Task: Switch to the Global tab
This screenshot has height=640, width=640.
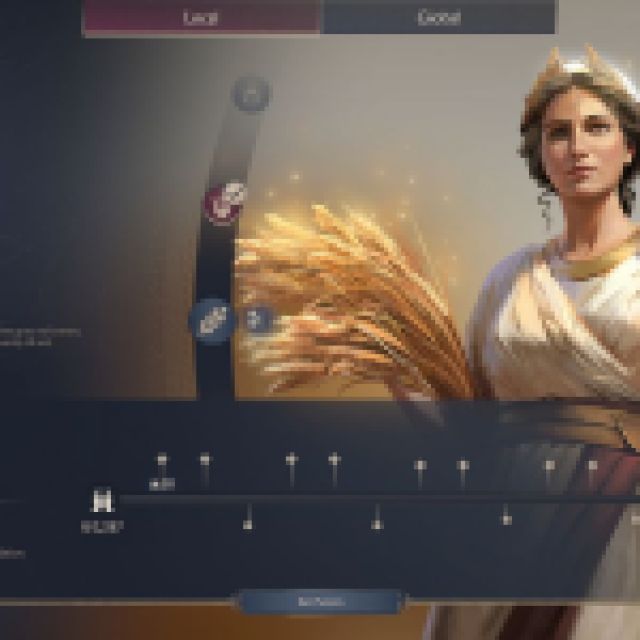Action: (x=438, y=17)
